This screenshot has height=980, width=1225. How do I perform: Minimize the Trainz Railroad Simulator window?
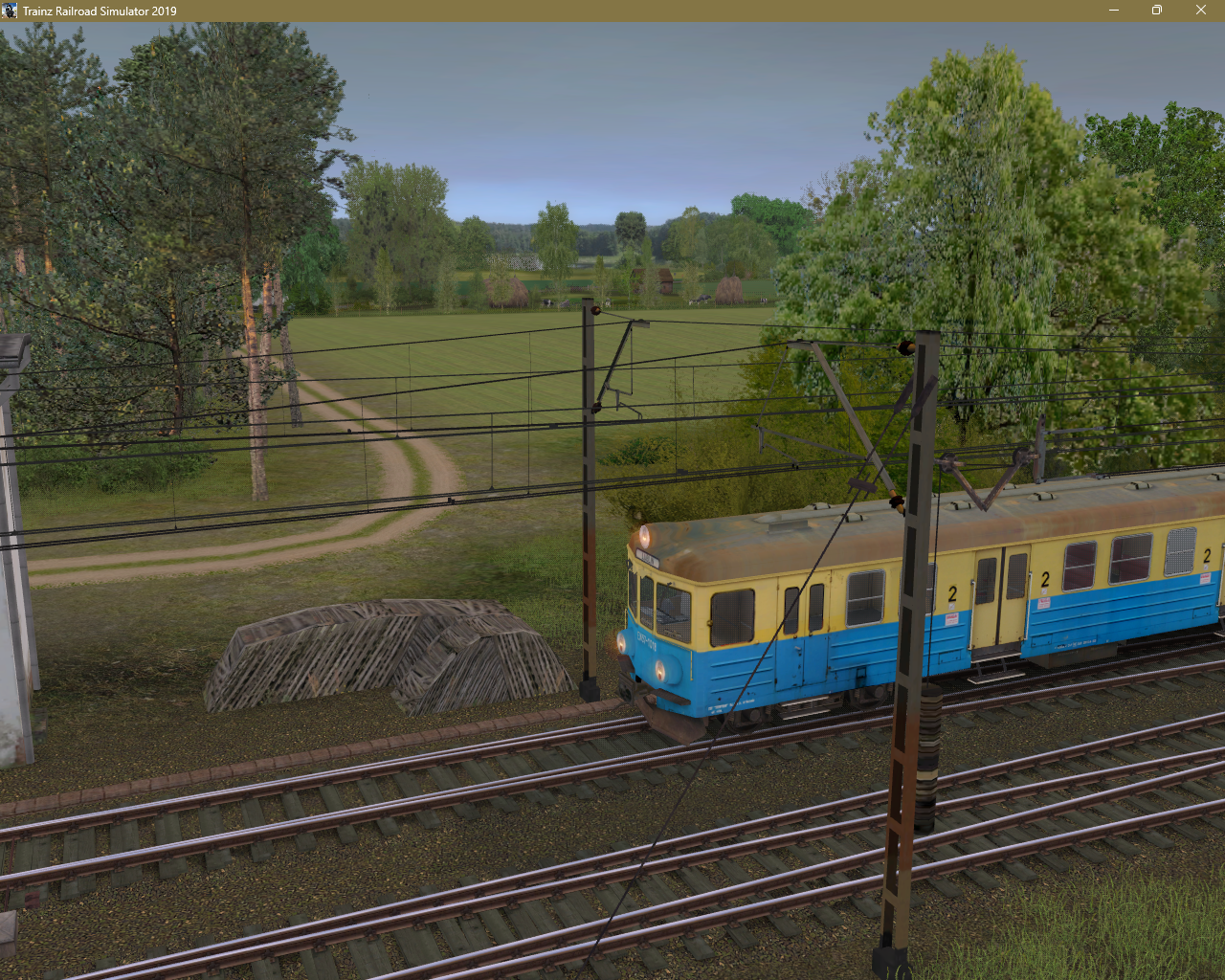(1113, 11)
